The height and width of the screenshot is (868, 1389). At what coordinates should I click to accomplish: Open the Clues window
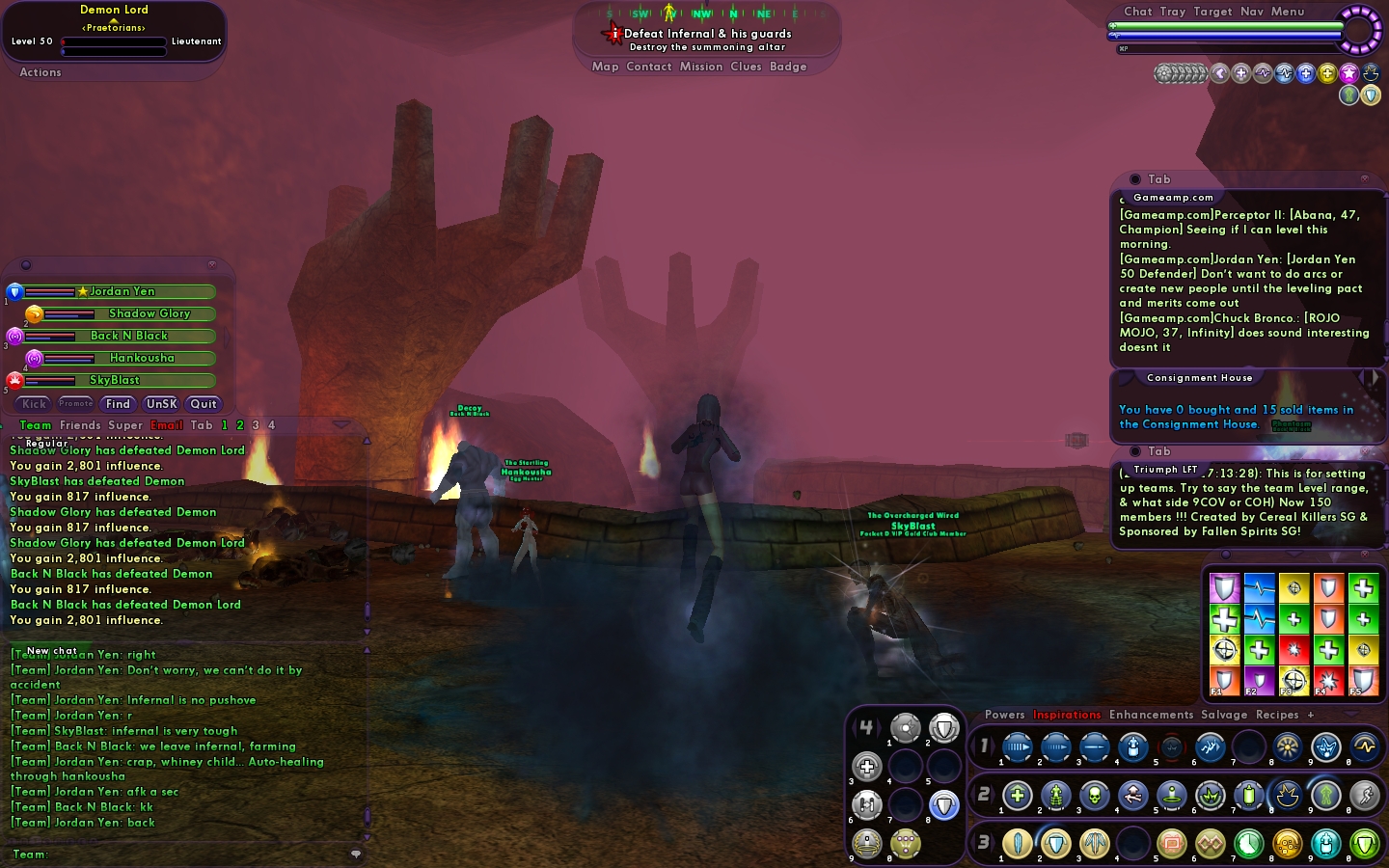746,67
